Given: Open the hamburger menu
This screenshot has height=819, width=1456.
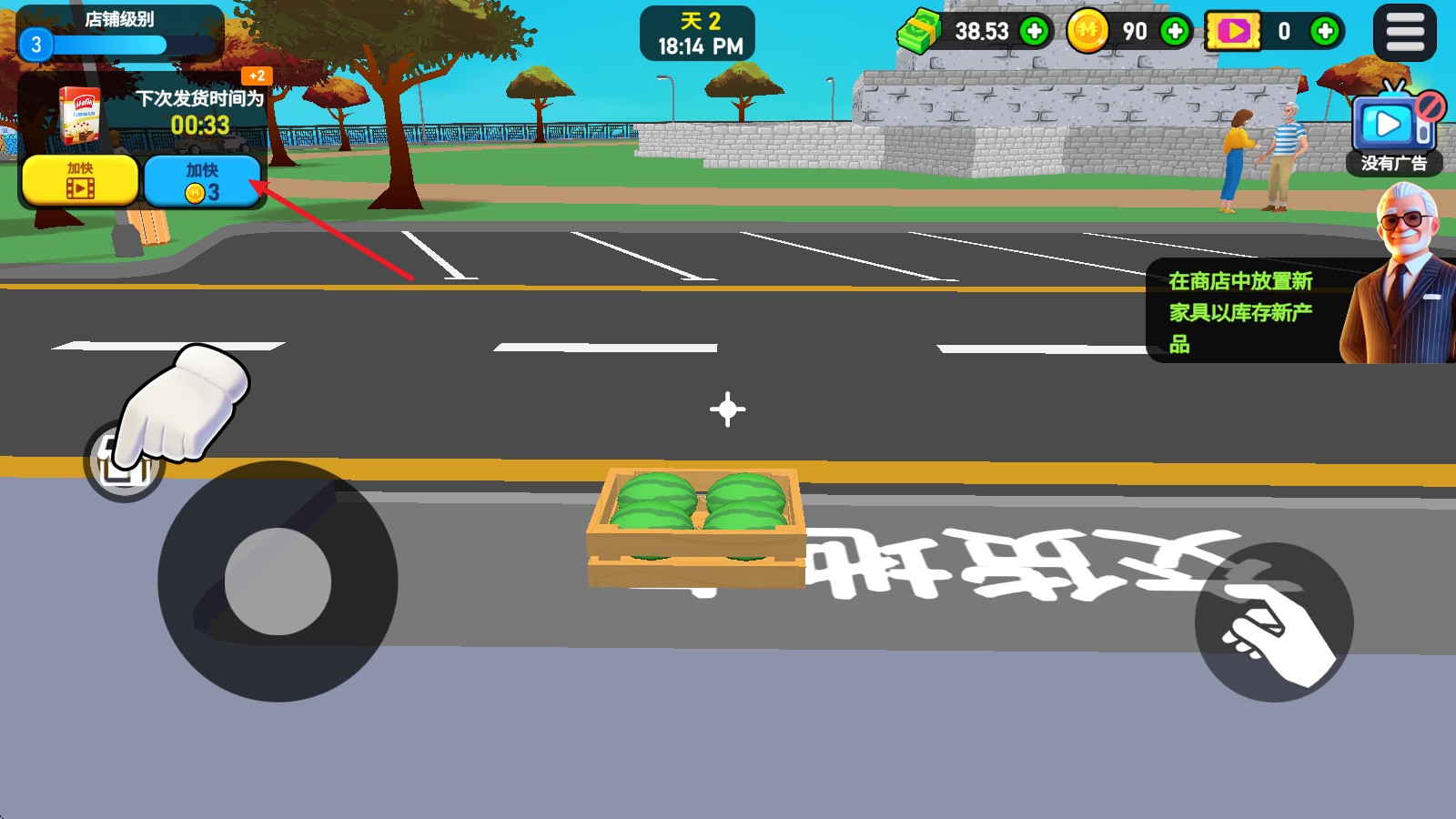Looking at the screenshot, I should [x=1404, y=33].
